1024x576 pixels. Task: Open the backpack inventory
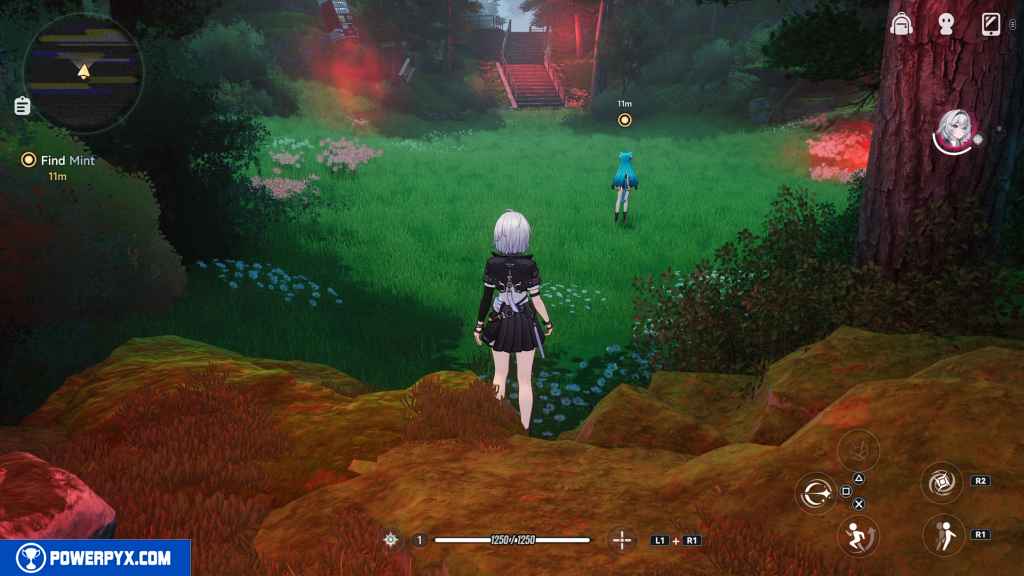903,24
